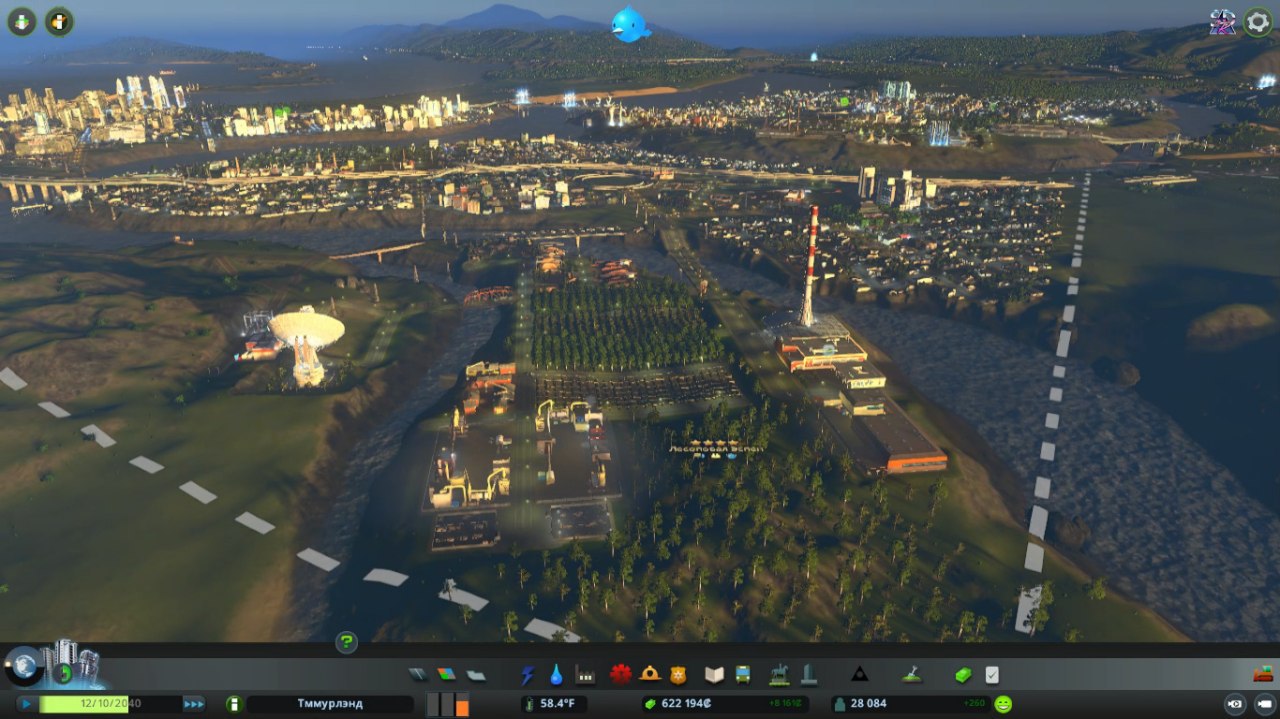Activate the bulldozer tool
1280x719 pixels.
pos(1263,674)
